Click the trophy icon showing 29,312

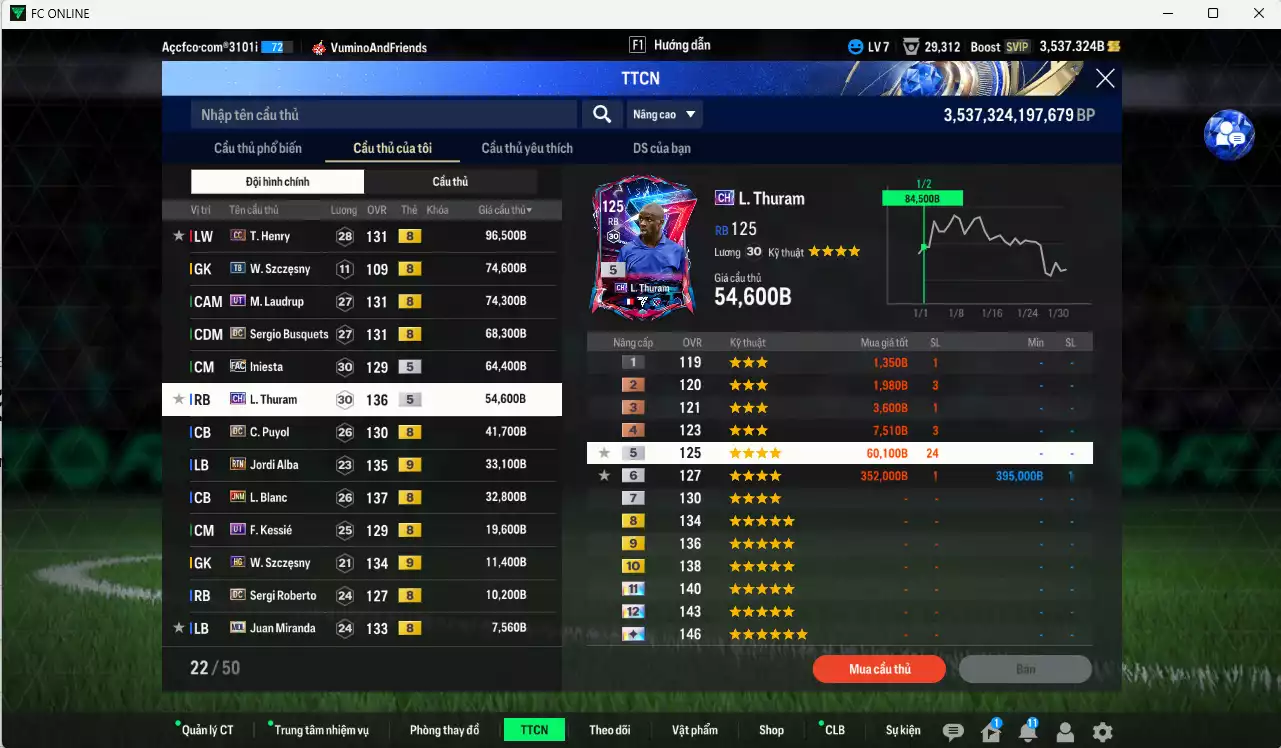click(x=911, y=46)
